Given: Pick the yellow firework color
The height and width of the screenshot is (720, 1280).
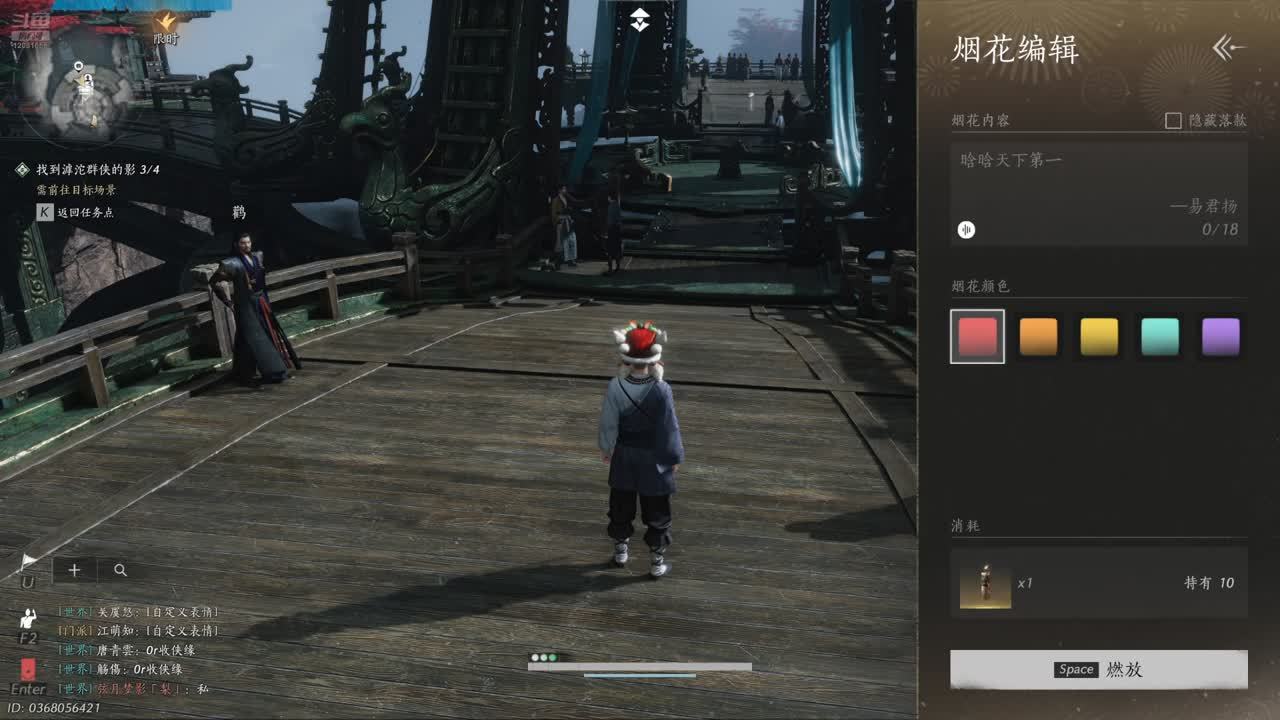Looking at the screenshot, I should [1099, 337].
